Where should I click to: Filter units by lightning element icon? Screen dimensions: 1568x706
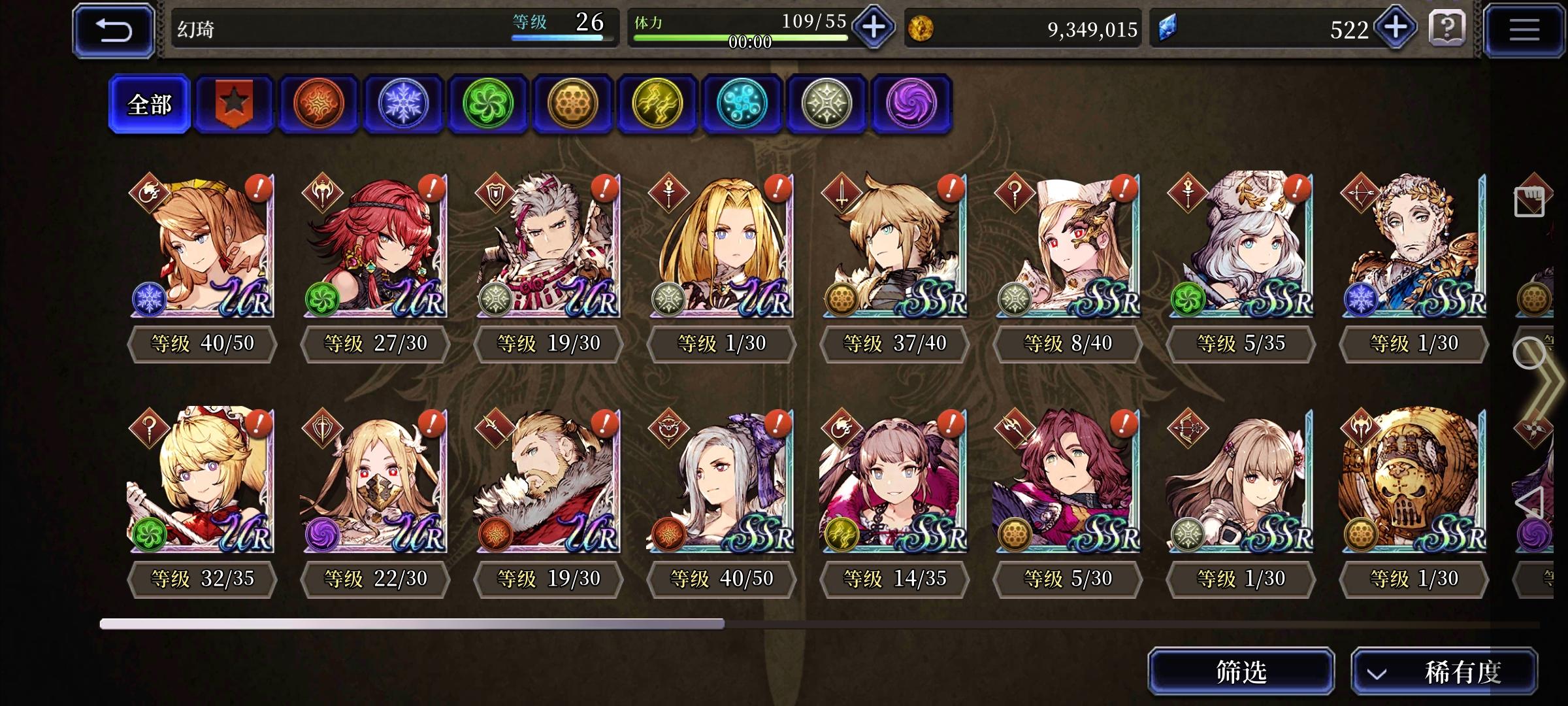coord(657,105)
